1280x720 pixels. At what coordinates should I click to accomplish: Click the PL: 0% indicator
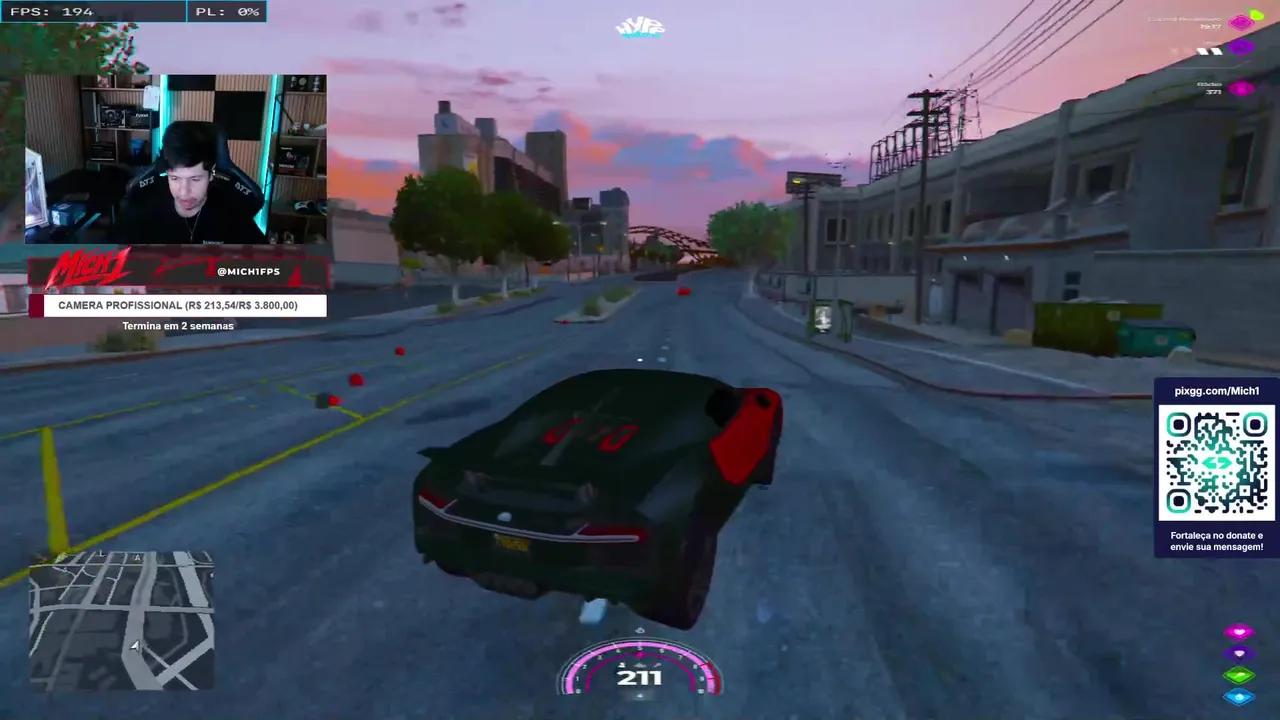(x=227, y=11)
